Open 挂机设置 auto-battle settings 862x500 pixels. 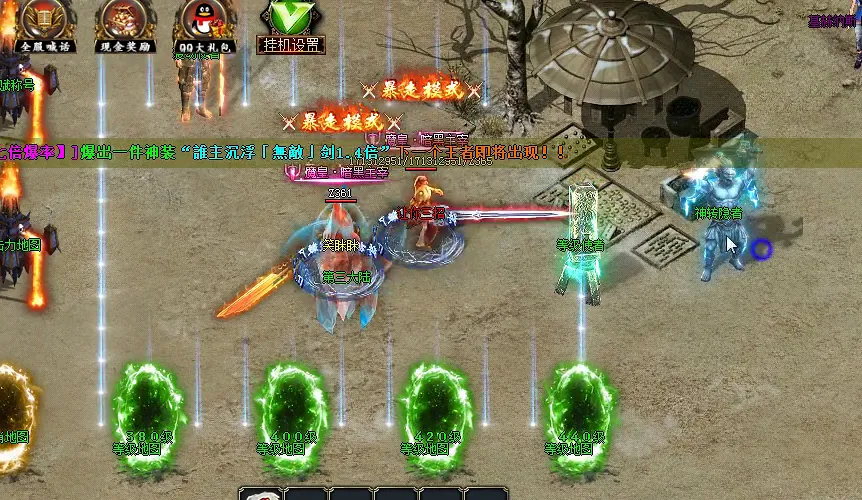[290, 26]
